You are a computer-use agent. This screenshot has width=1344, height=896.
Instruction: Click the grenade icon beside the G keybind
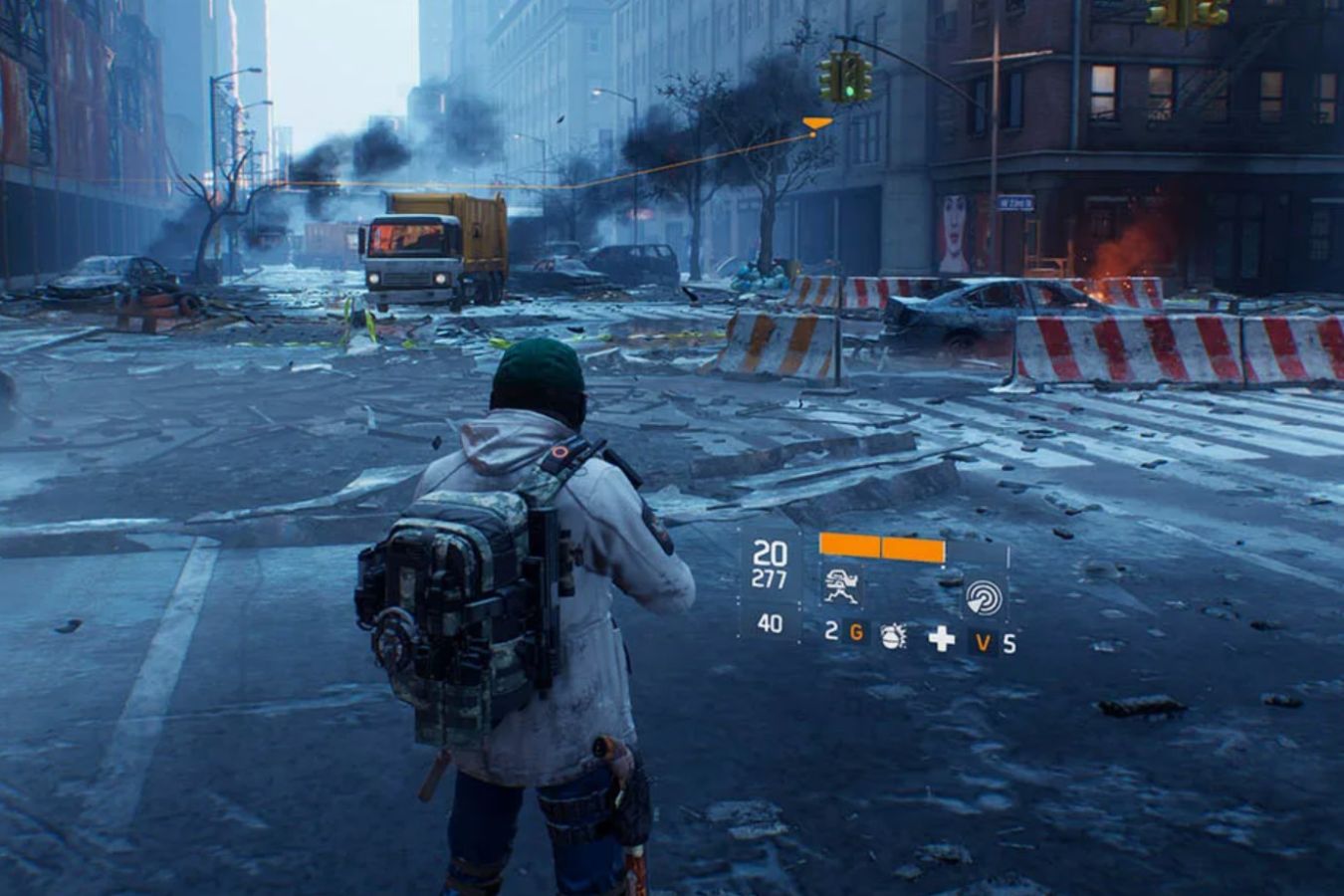893,638
